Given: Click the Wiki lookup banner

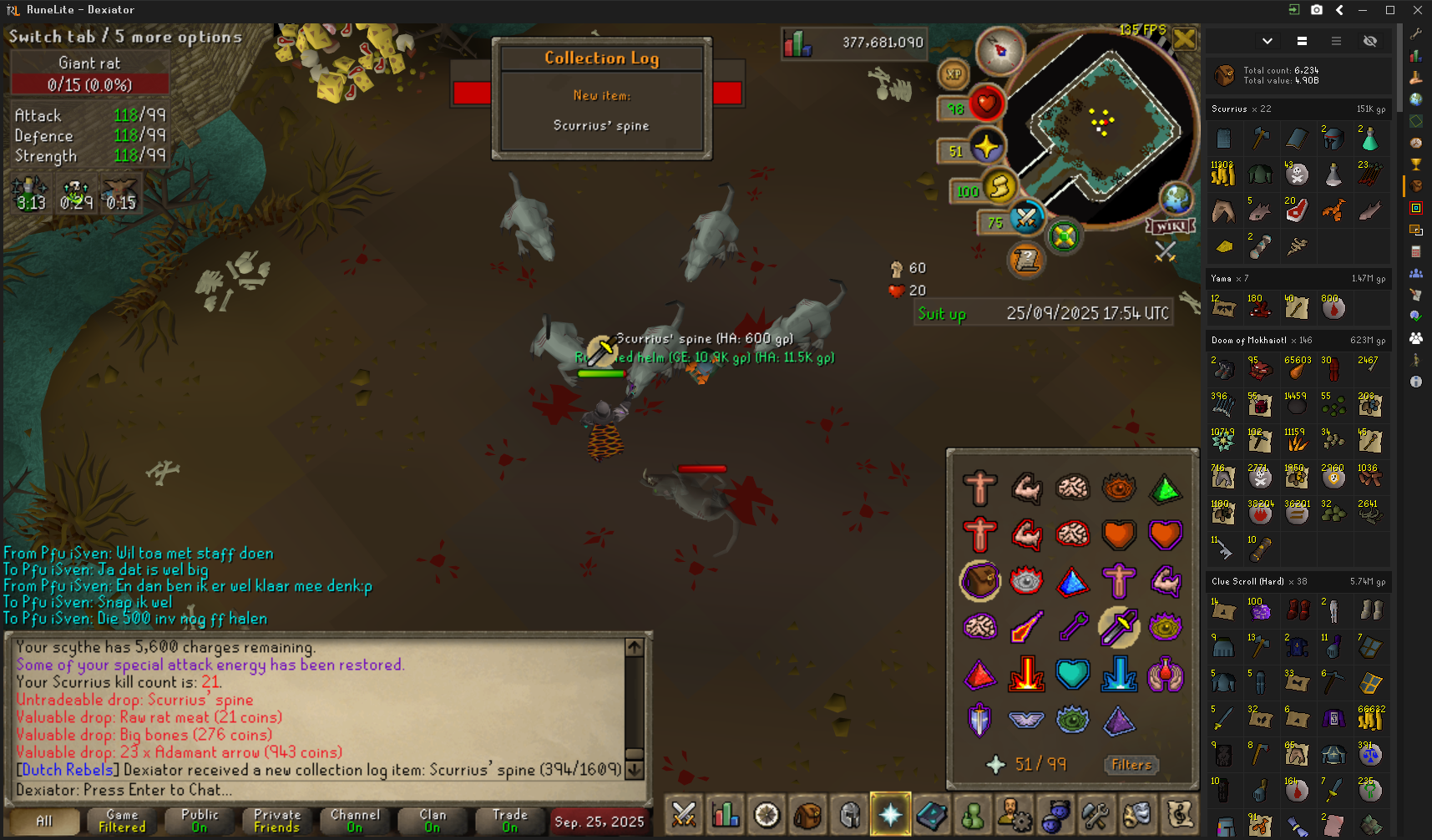Looking at the screenshot, I should pyautogui.click(x=1171, y=226).
